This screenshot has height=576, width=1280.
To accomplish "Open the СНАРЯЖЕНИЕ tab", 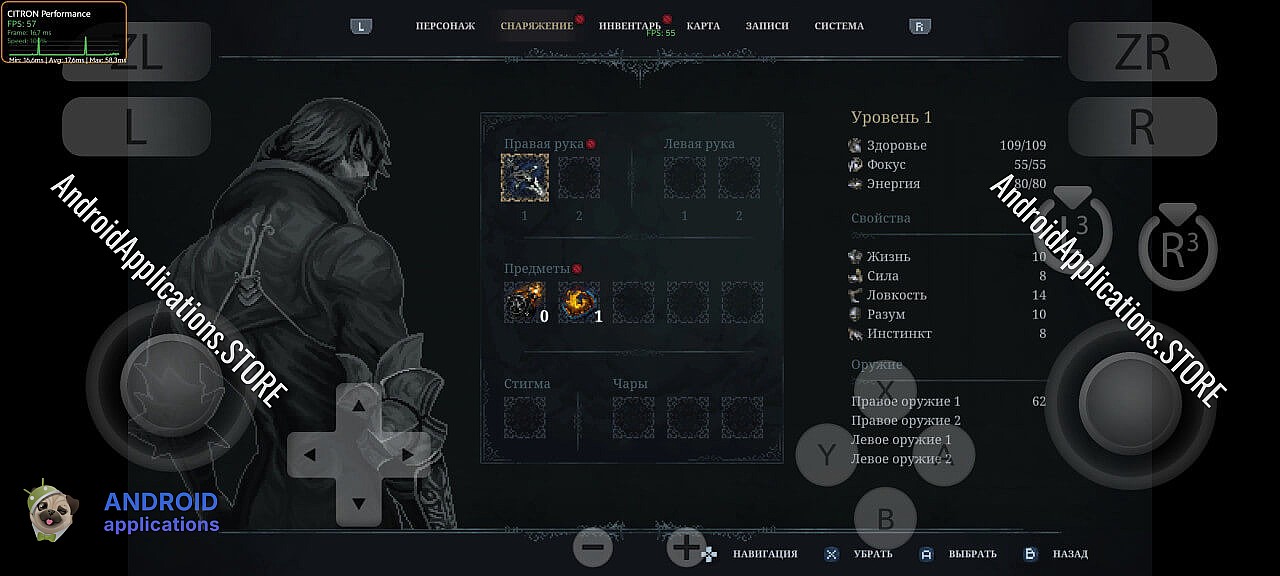I will click(x=537, y=26).
